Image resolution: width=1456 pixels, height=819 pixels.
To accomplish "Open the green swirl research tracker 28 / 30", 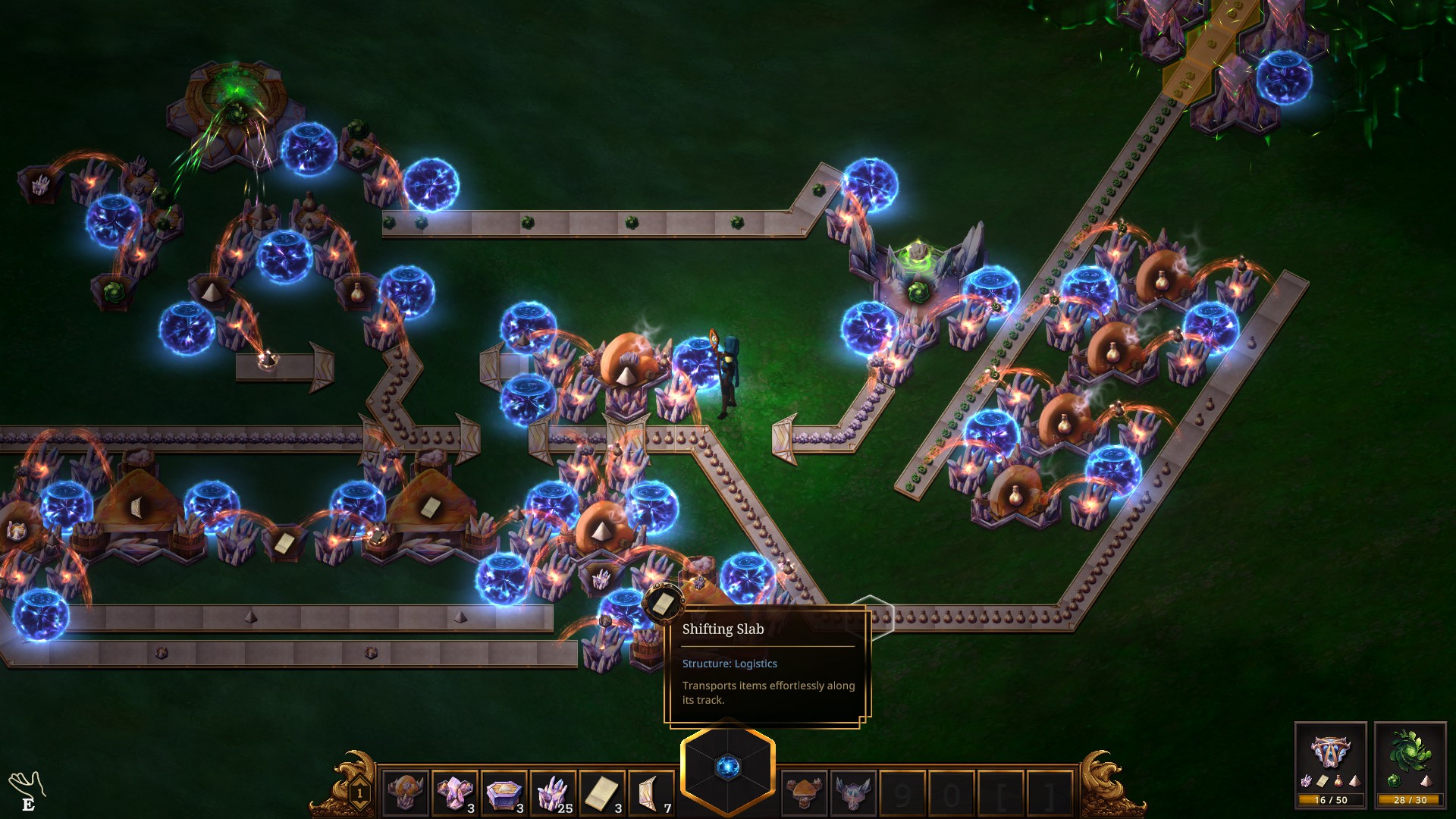I will (x=1410, y=764).
